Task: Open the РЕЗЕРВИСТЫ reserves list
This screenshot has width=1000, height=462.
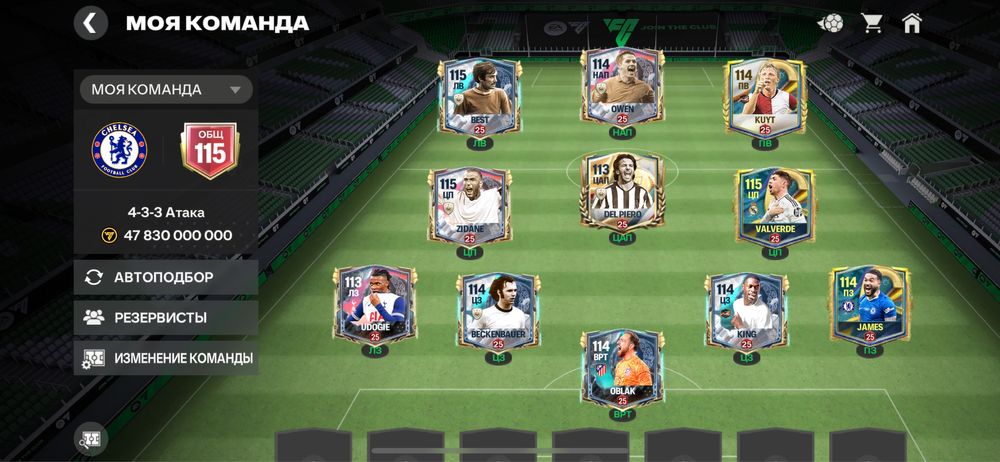Action: point(166,317)
